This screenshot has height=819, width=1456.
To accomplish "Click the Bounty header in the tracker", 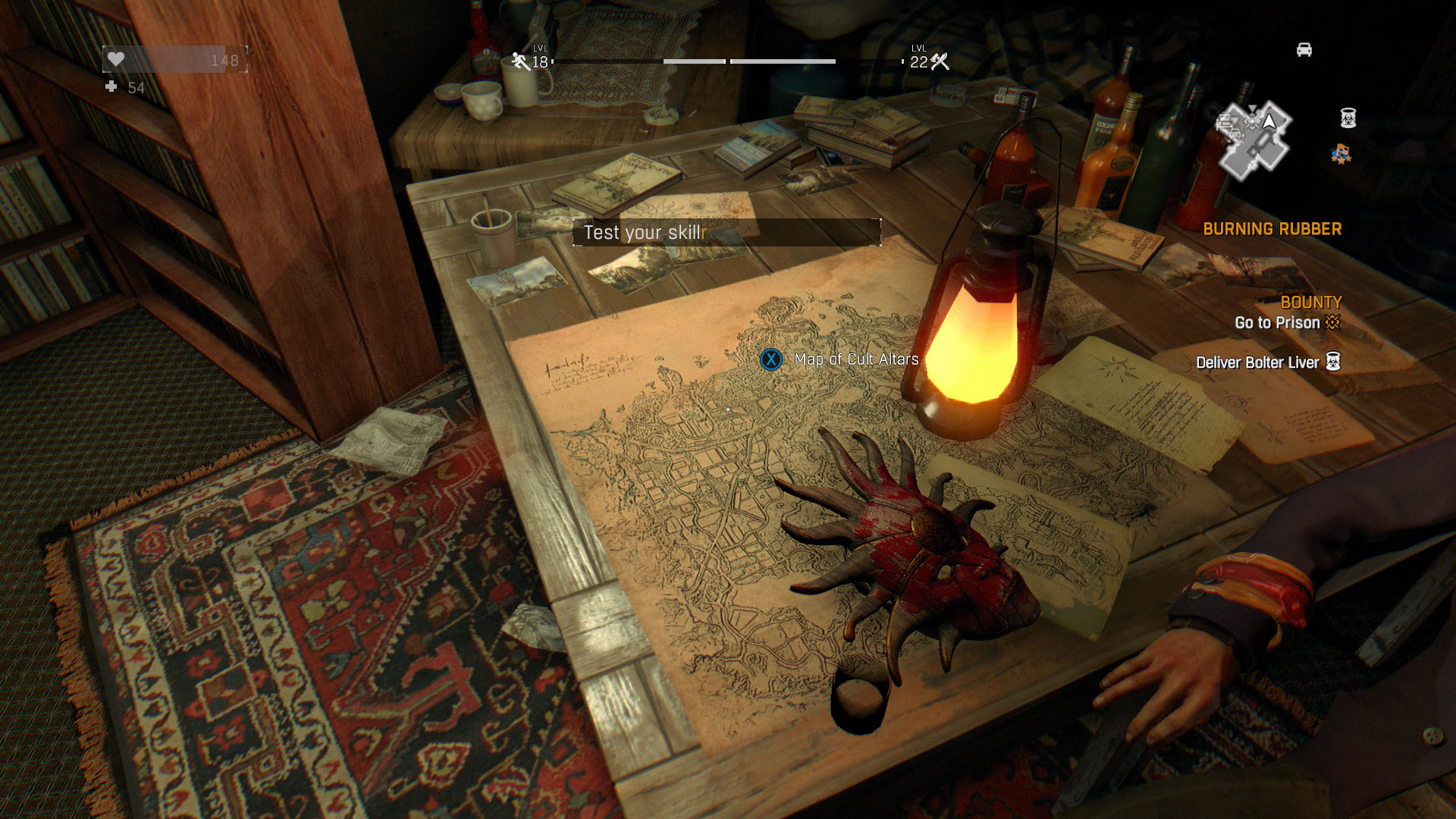I will tap(1310, 303).
